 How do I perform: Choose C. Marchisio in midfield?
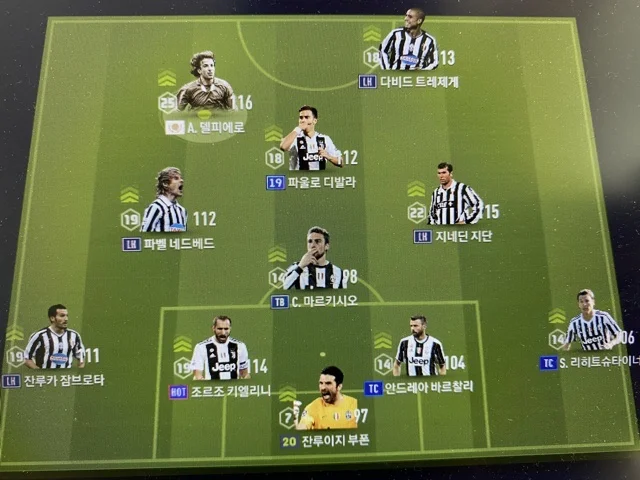tap(315, 264)
